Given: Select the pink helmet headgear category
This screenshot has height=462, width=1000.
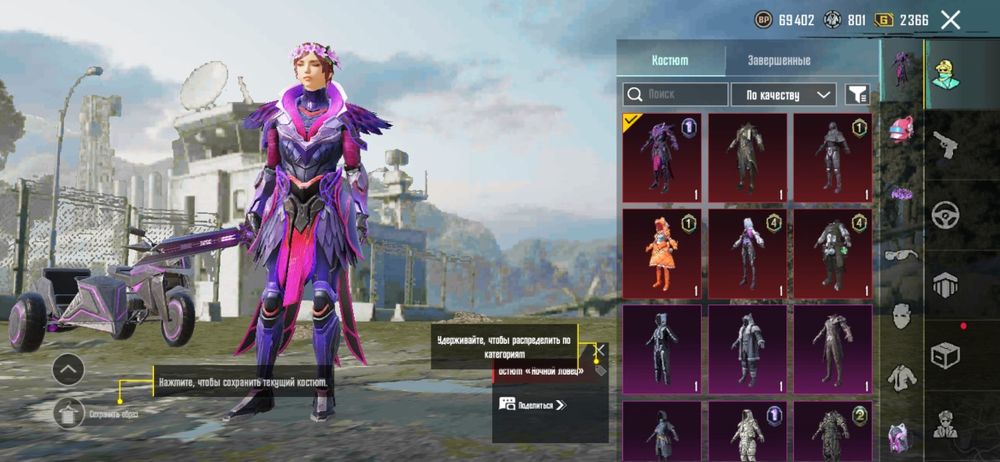Looking at the screenshot, I should [x=902, y=128].
